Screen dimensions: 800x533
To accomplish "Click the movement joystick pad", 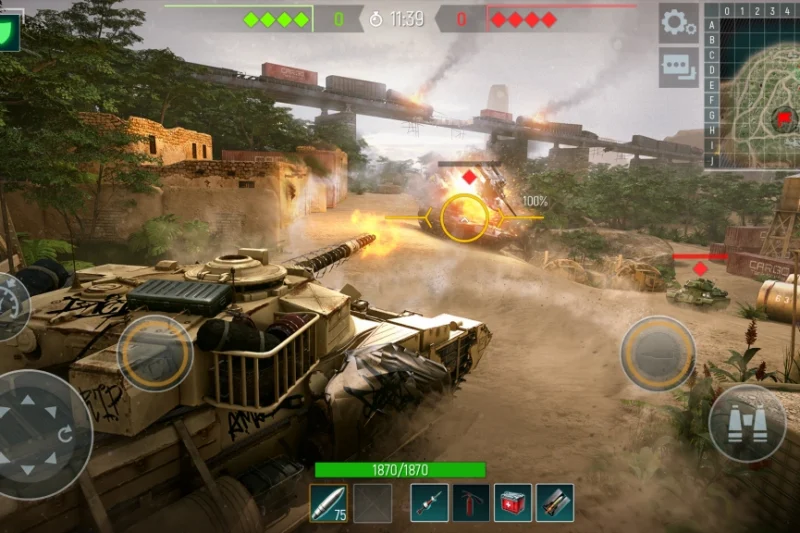I will coord(40,433).
